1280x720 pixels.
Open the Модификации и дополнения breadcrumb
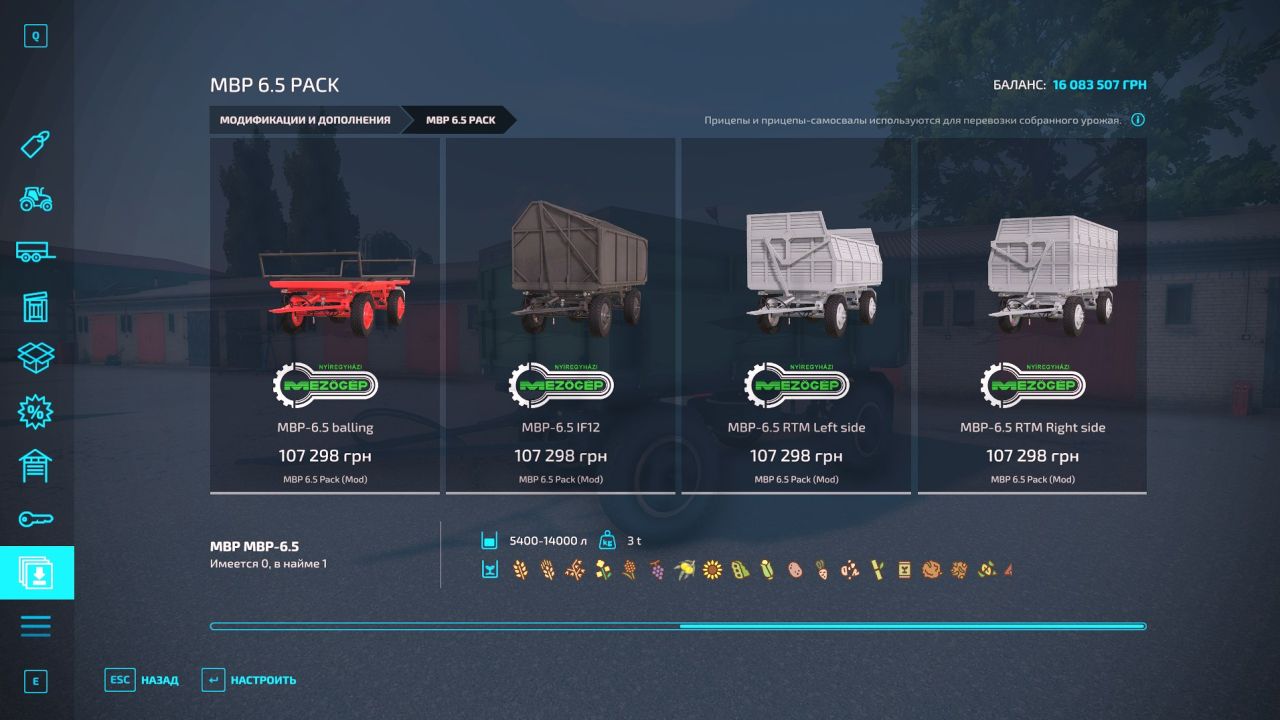tap(305, 120)
